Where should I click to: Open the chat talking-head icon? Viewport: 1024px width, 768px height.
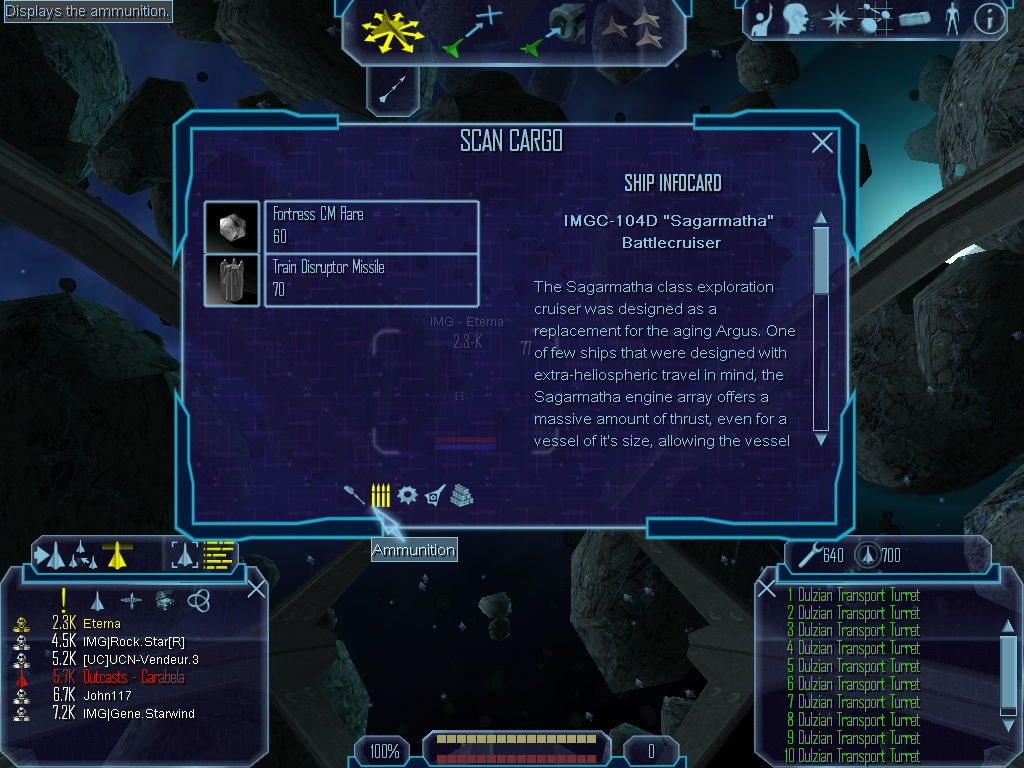795,19
